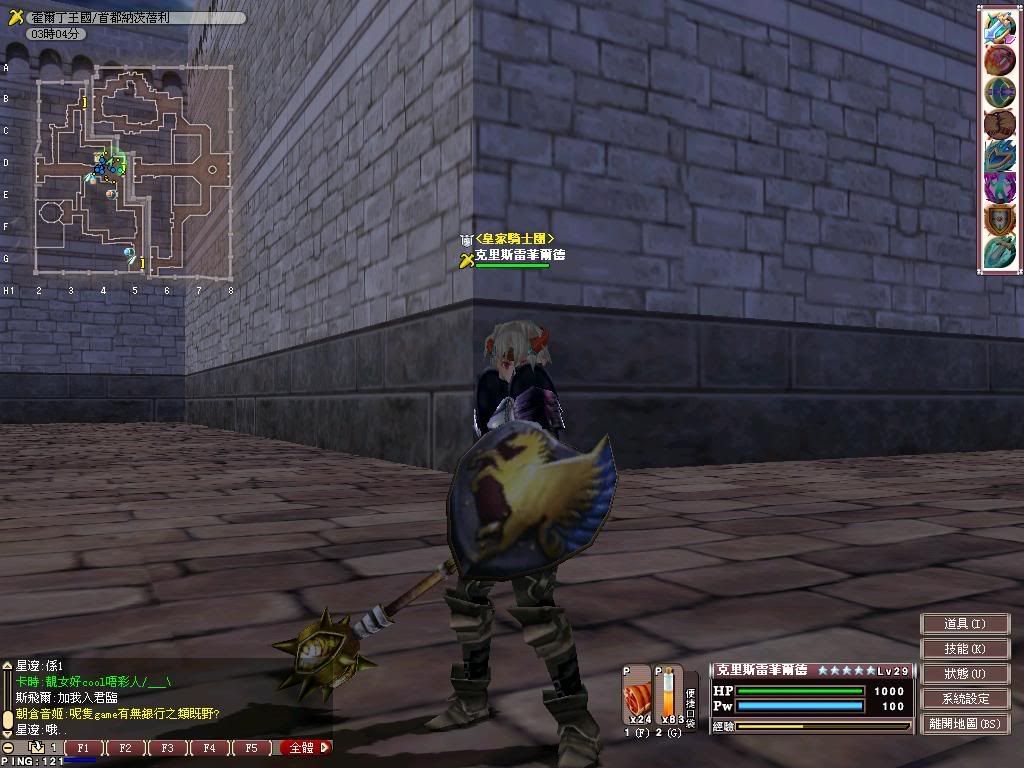Open 系統設定 system settings
Image resolution: width=1024 pixels, height=768 pixels.
click(964, 699)
